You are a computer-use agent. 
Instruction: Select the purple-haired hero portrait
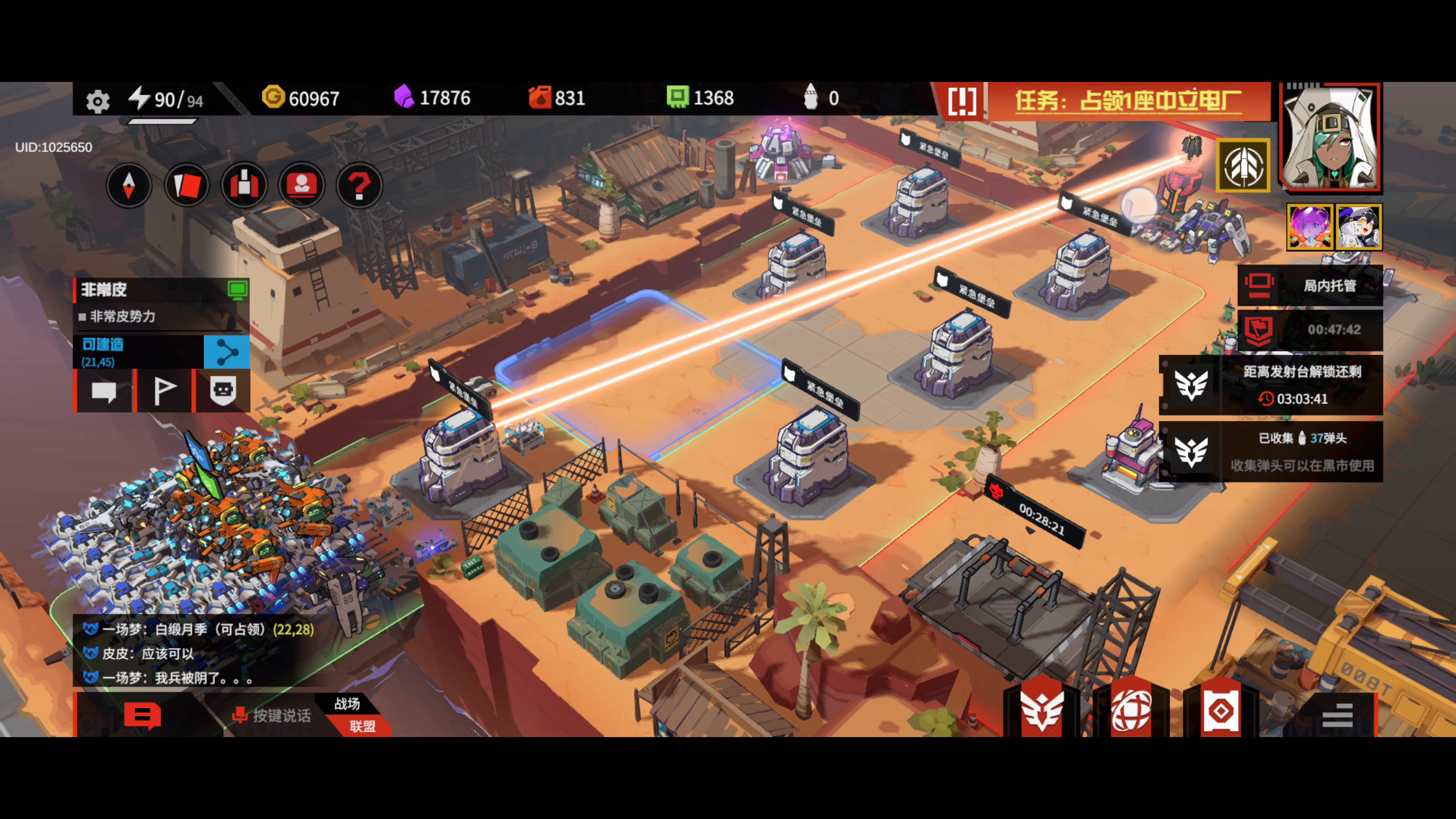pos(1310,227)
